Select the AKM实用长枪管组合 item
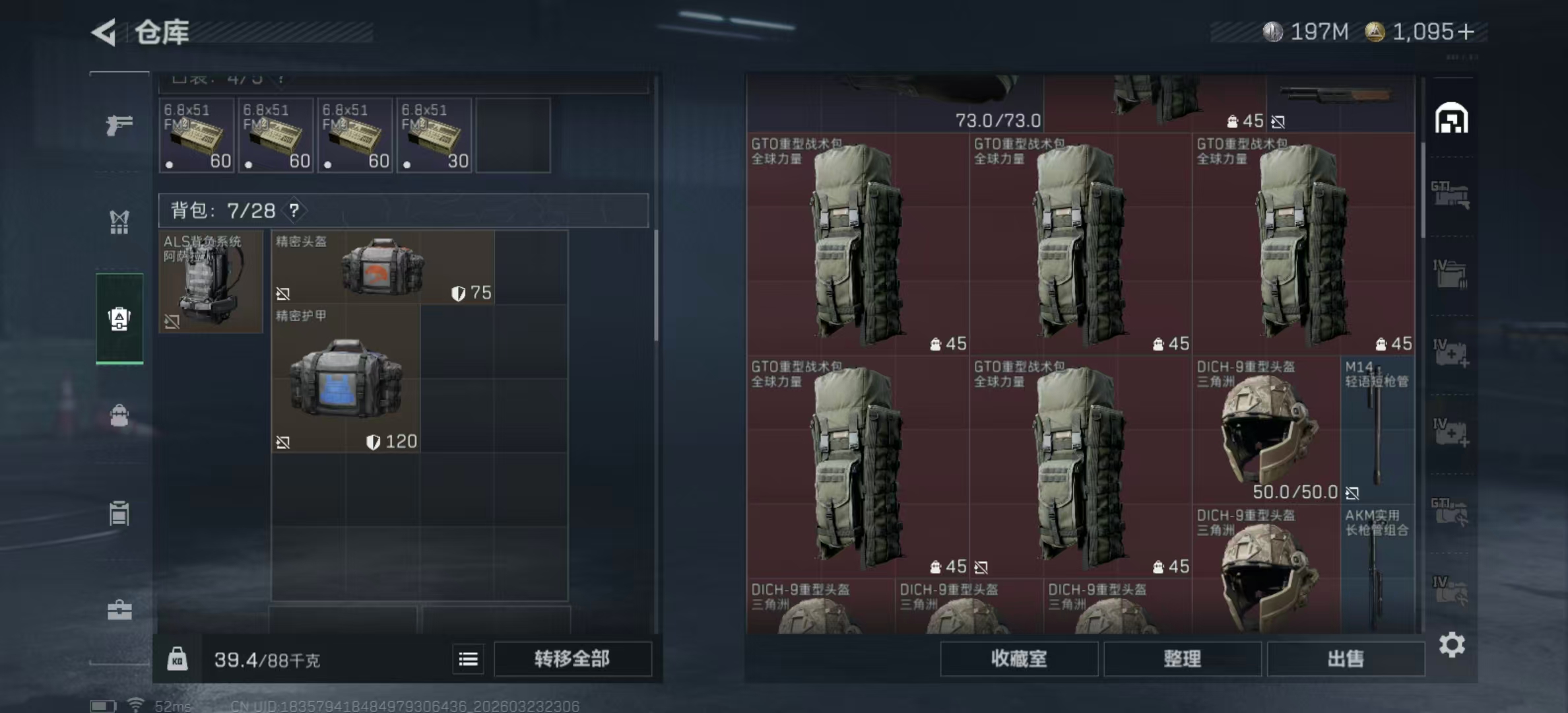 pos(1377,568)
